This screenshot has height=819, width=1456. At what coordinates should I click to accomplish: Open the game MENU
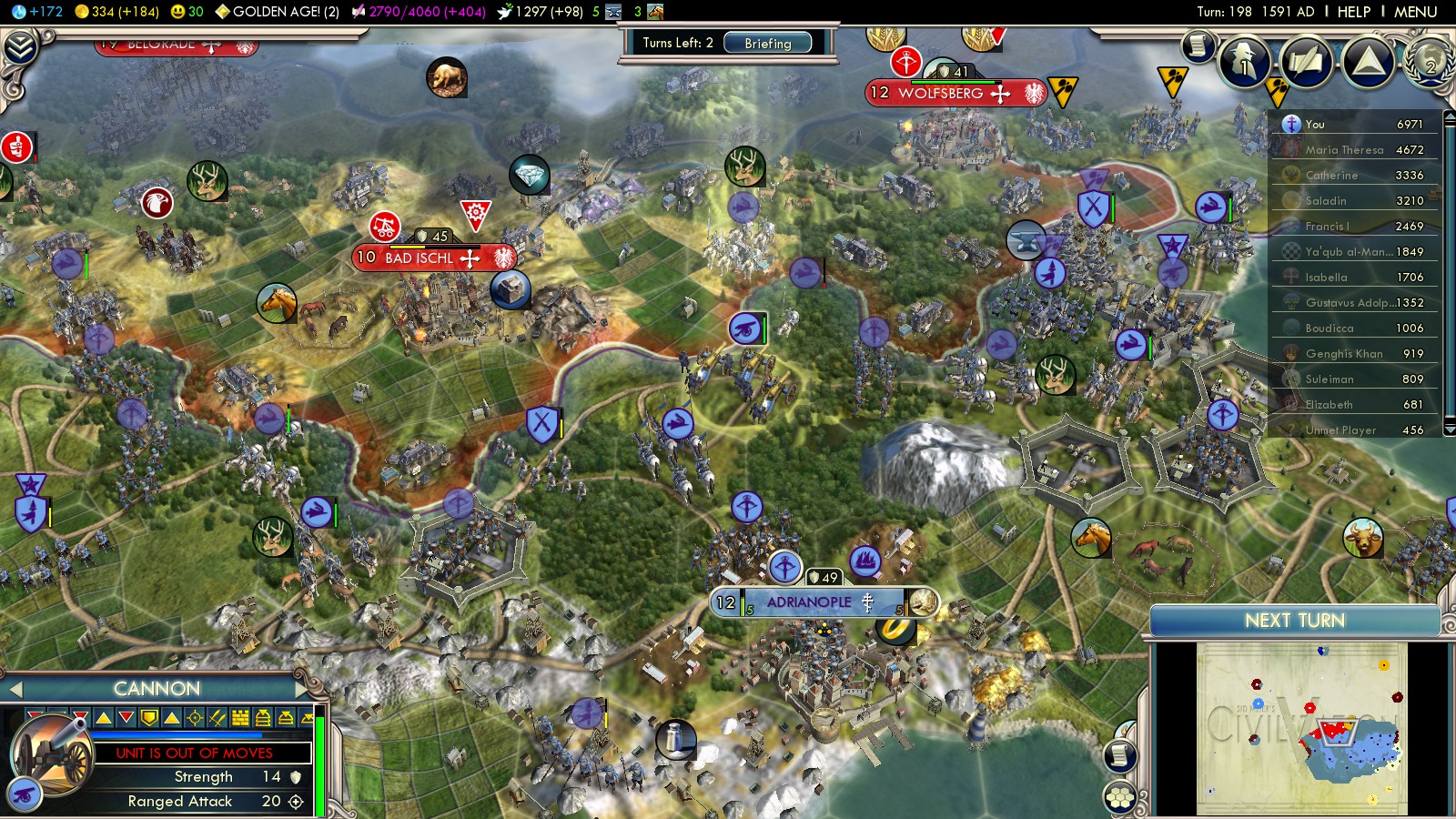click(x=1415, y=12)
